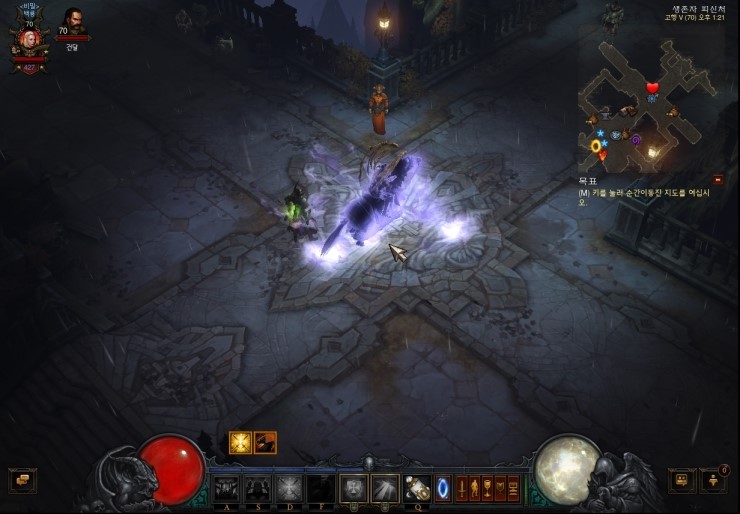Trigger the skill in the D slot
Image resolution: width=740 pixels, height=514 pixels.
pos(290,488)
